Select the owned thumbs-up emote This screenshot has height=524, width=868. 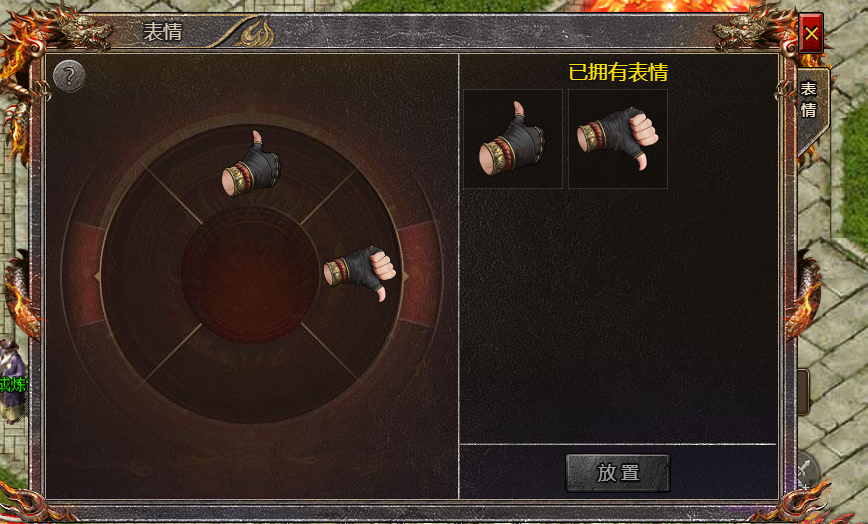point(513,139)
